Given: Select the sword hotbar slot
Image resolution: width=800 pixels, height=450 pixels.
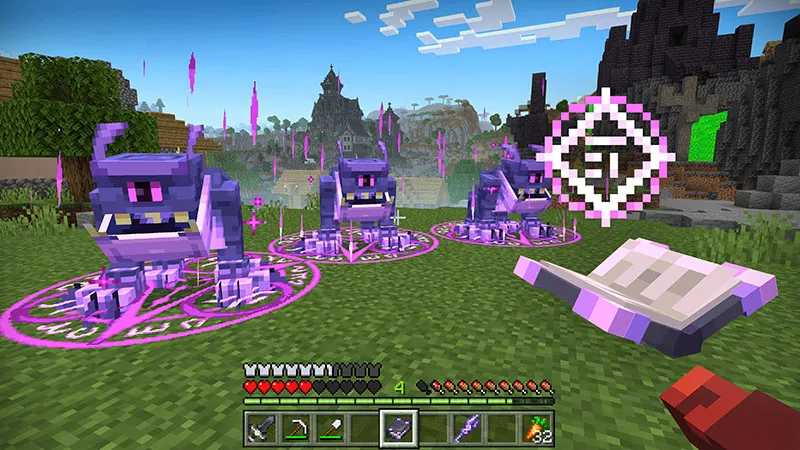Looking at the screenshot, I should [262, 428].
